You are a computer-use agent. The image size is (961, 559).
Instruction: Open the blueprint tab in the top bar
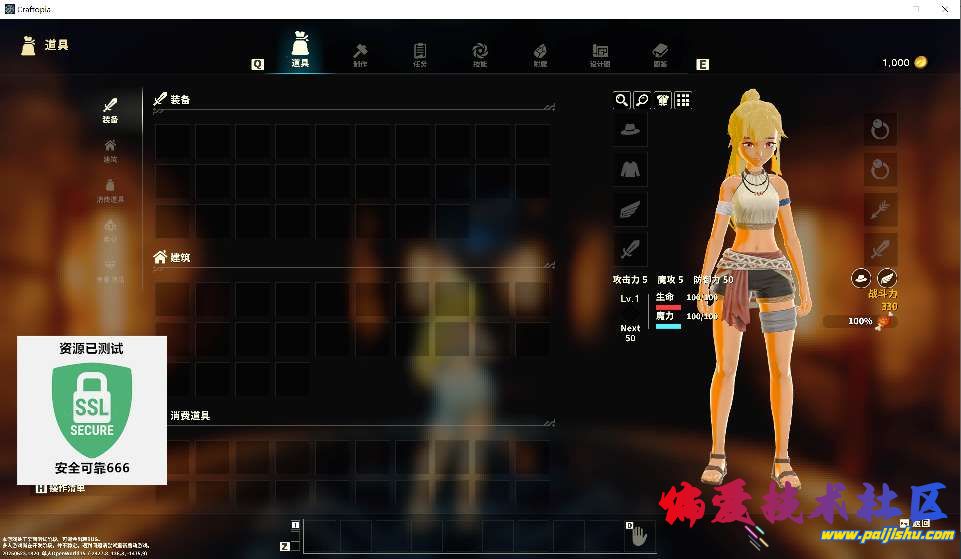(x=600, y=54)
